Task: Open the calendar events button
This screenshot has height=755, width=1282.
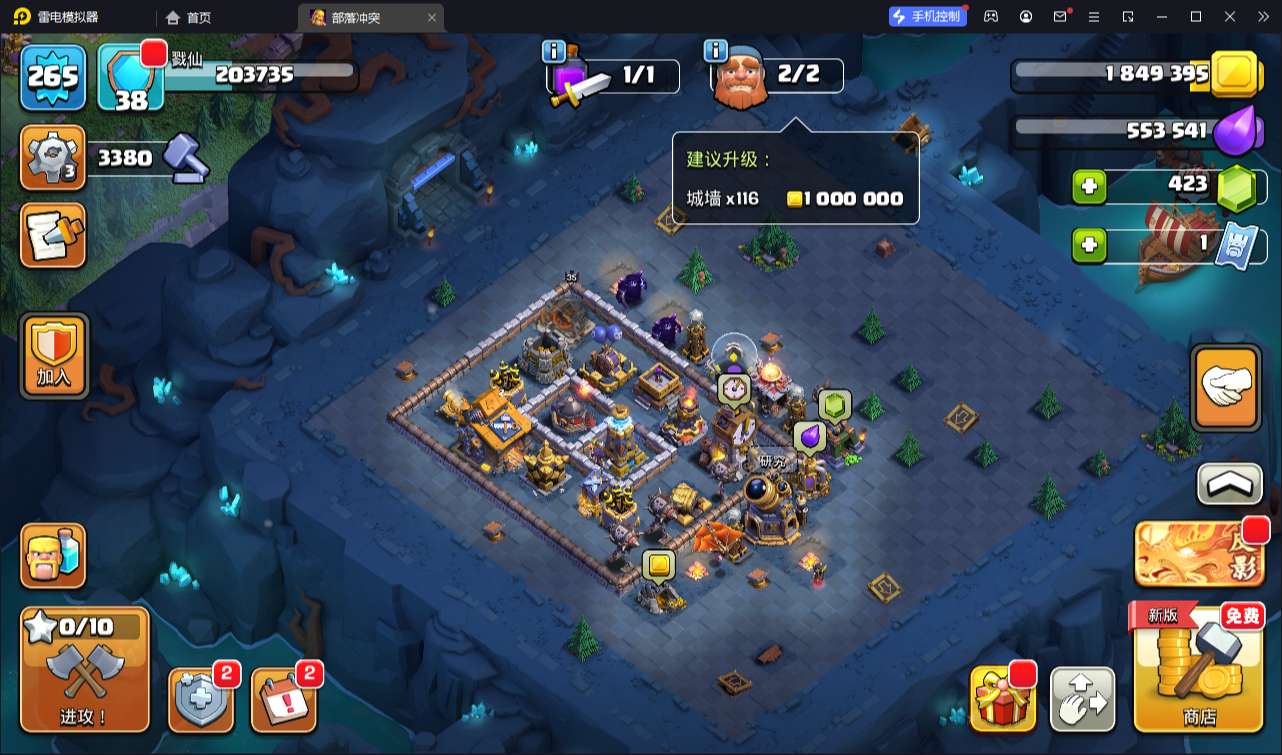Action: (284, 699)
